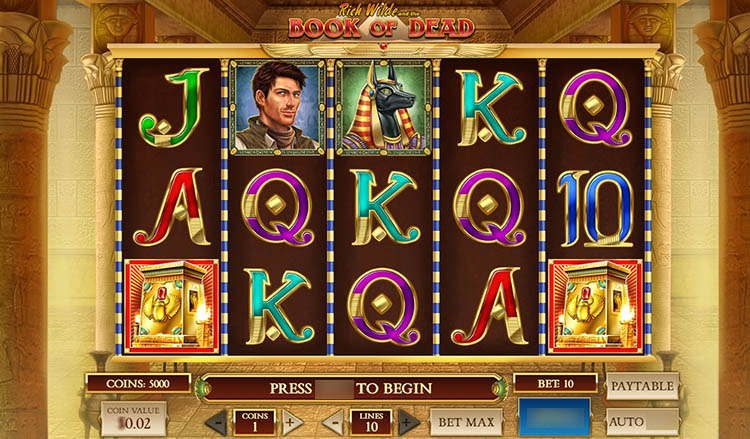Viewport: 750px width, 439px height.
Task: Increase the number of lines
Action: point(408,421)
